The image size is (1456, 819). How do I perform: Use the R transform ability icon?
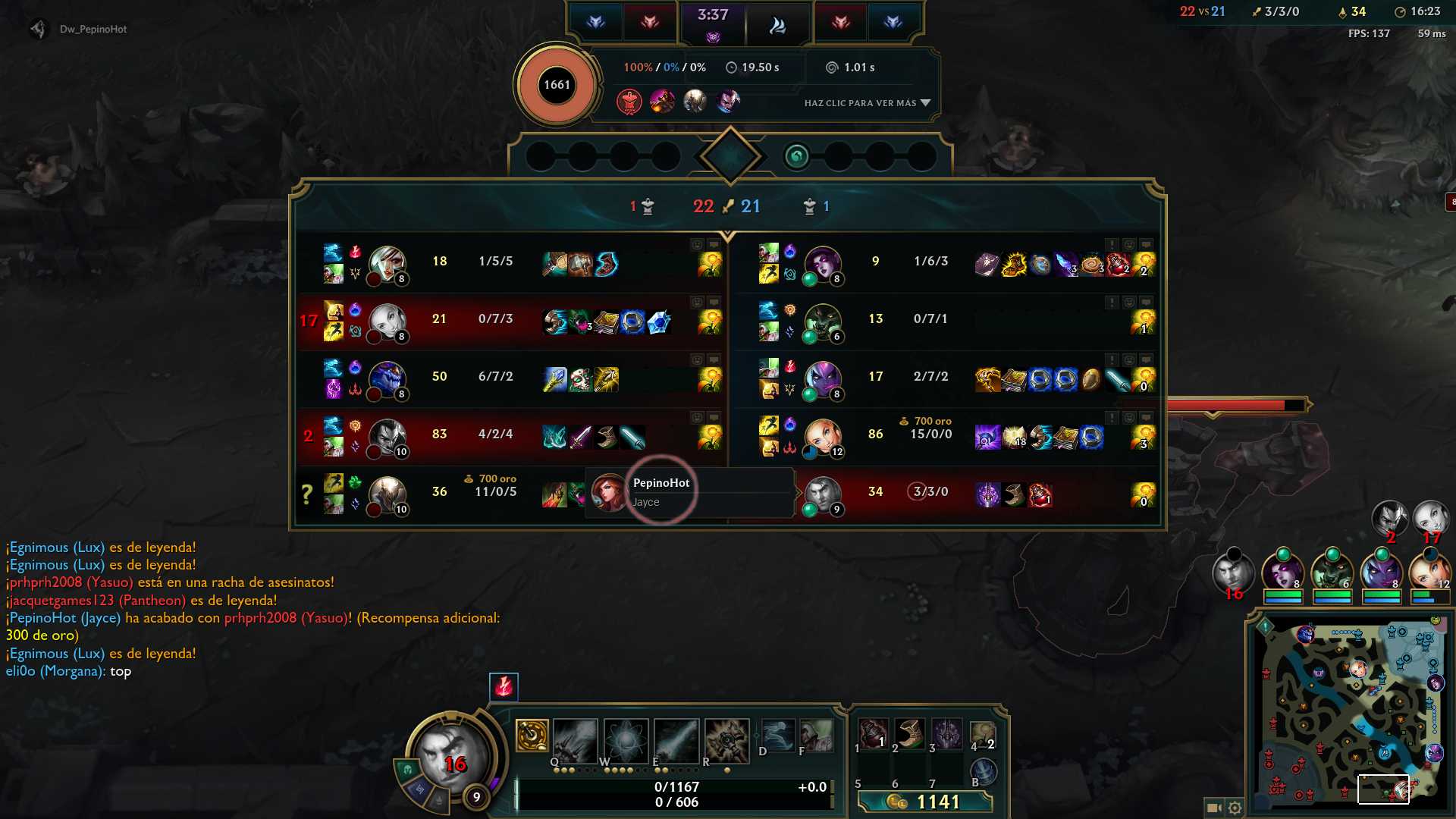(726, 741)
